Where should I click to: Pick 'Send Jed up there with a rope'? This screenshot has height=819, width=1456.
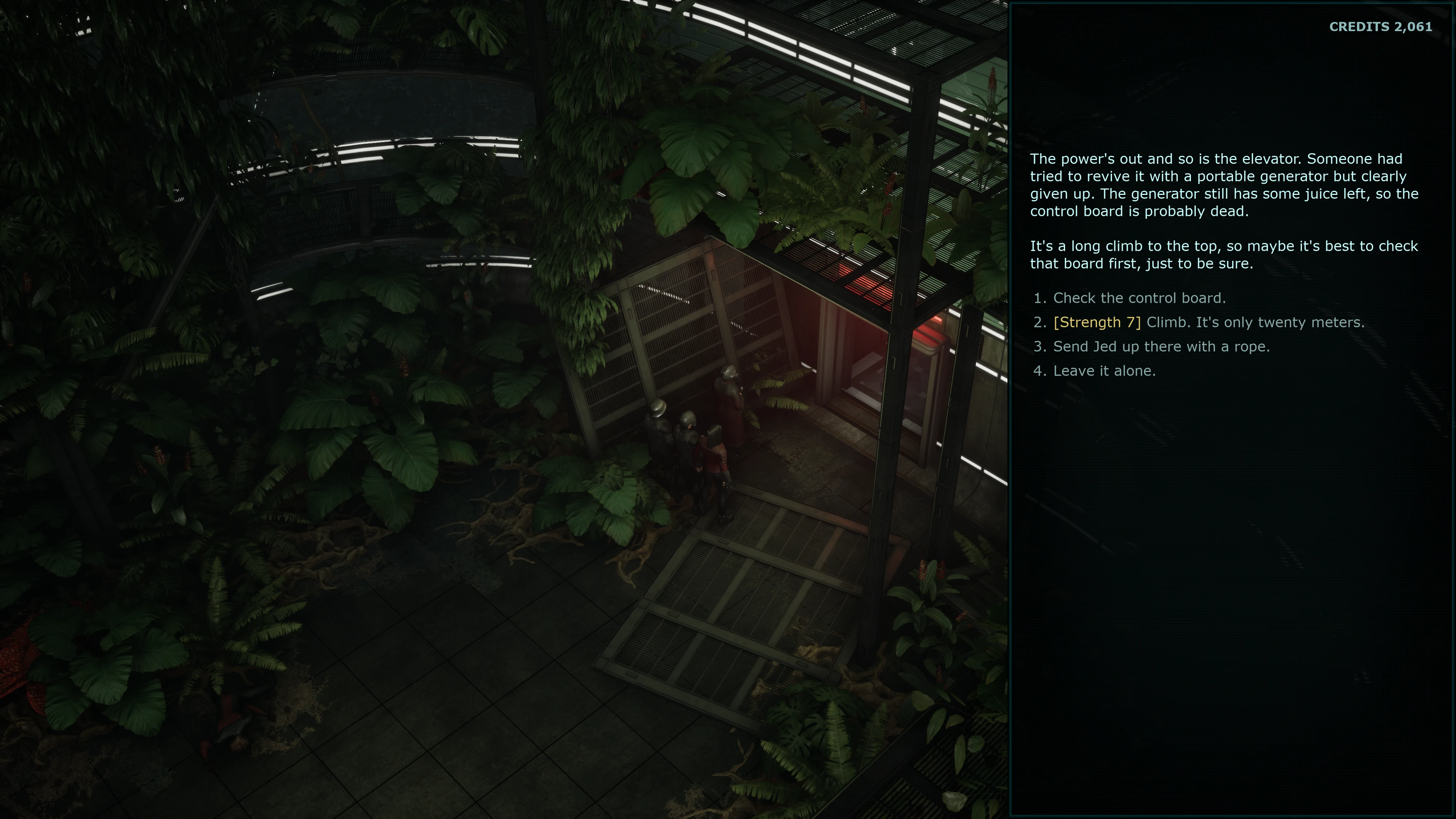[x=1161, y=347]
